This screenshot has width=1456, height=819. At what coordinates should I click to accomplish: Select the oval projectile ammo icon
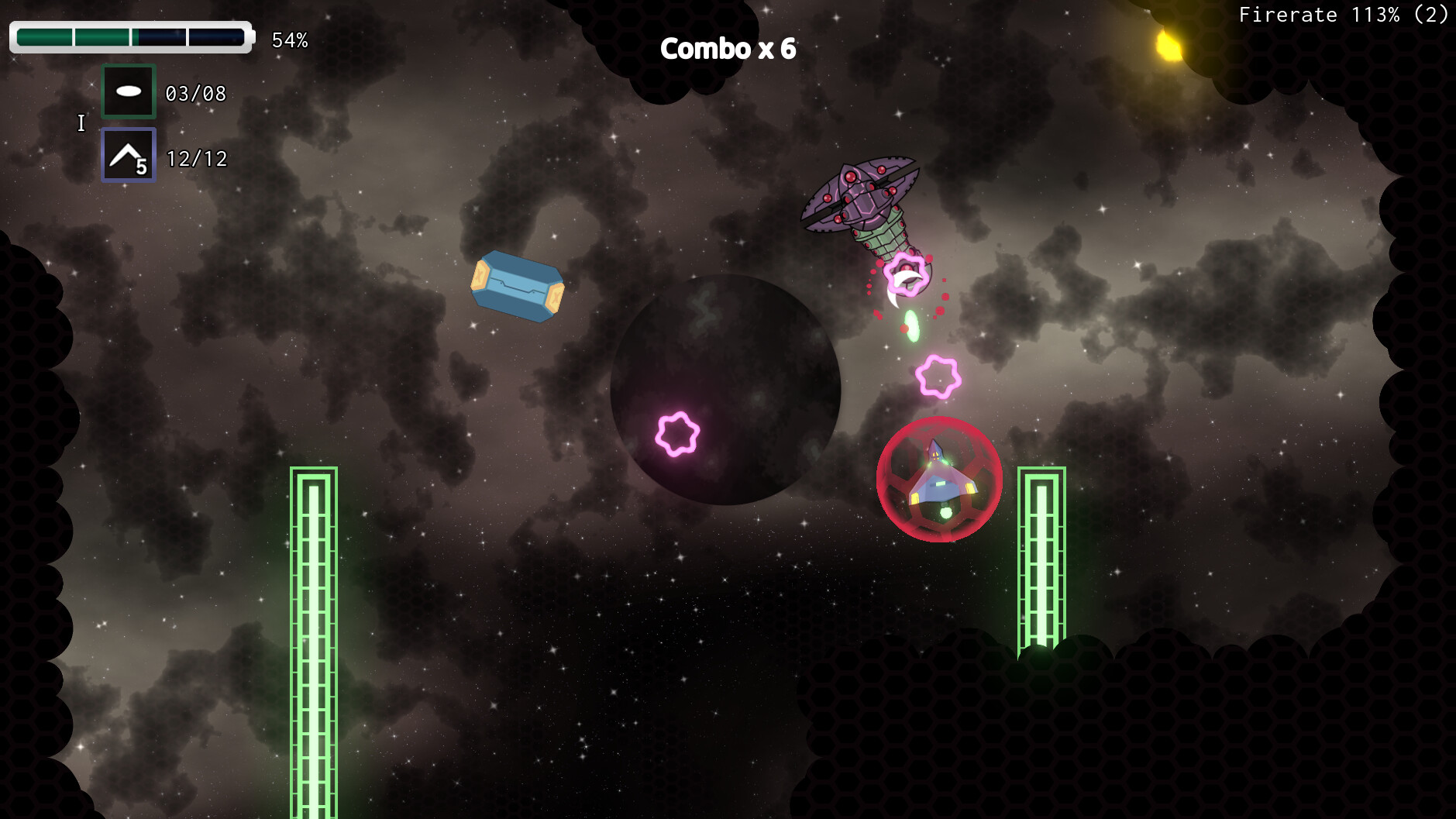[x=129, y=91]
